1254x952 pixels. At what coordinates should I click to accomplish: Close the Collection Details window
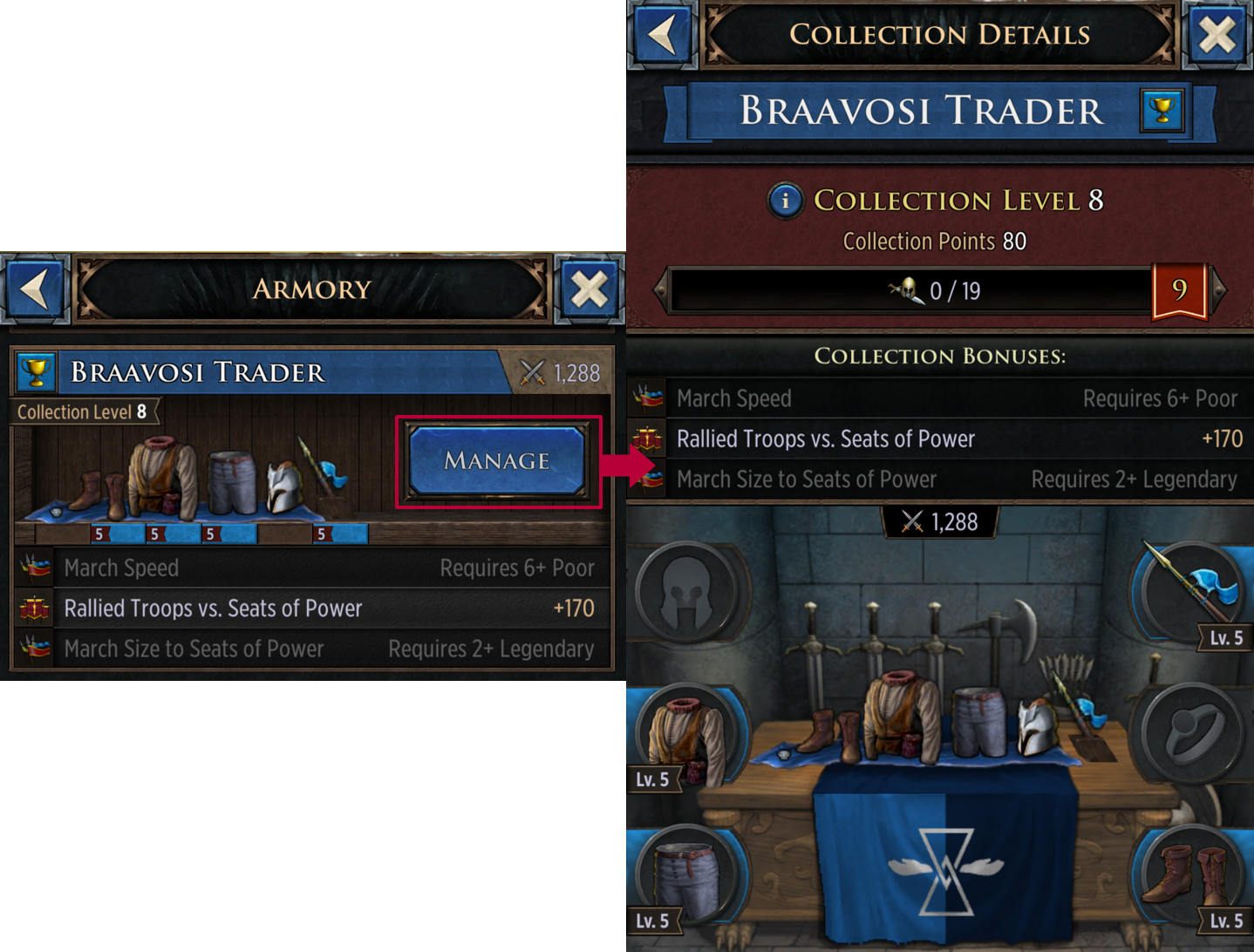[1216, 36]
